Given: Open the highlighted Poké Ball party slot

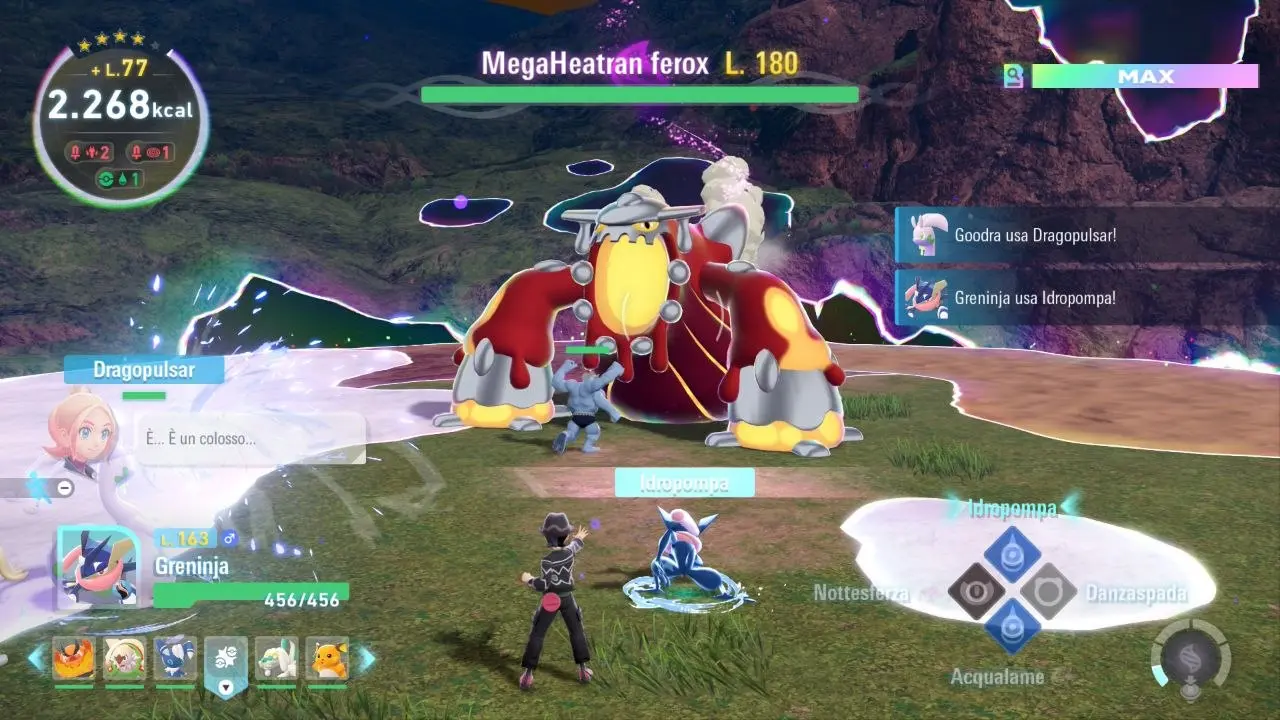Looking at the screenshot, I should pyautogui.click(x=226, y=661).
